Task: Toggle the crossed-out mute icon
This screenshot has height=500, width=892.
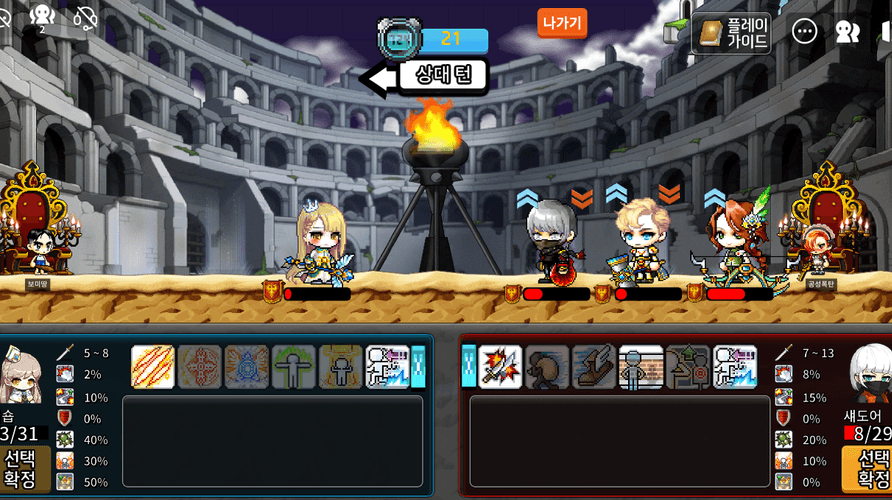Action: [87, 17]
